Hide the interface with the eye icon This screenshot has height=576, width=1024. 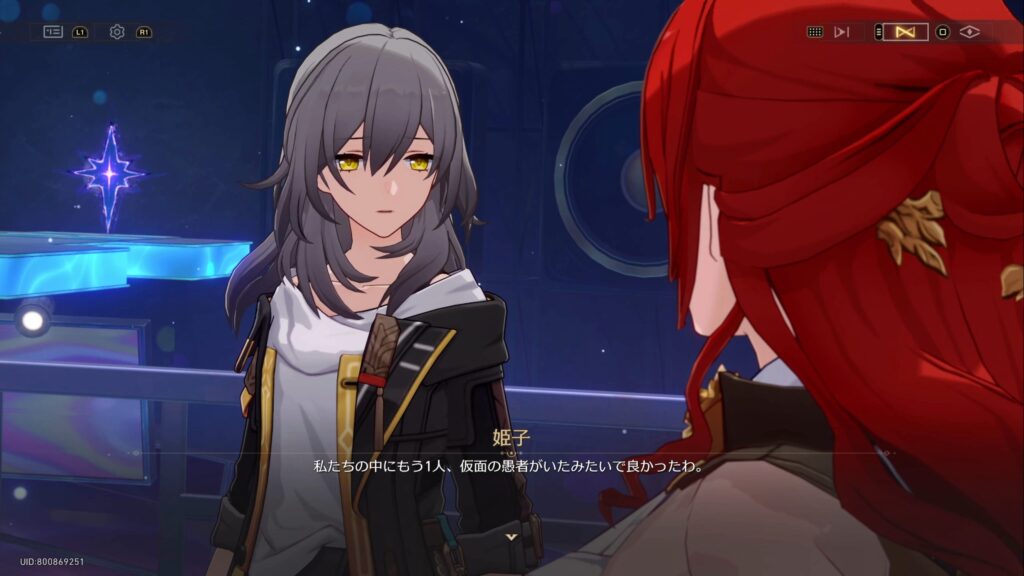point(969,32)
